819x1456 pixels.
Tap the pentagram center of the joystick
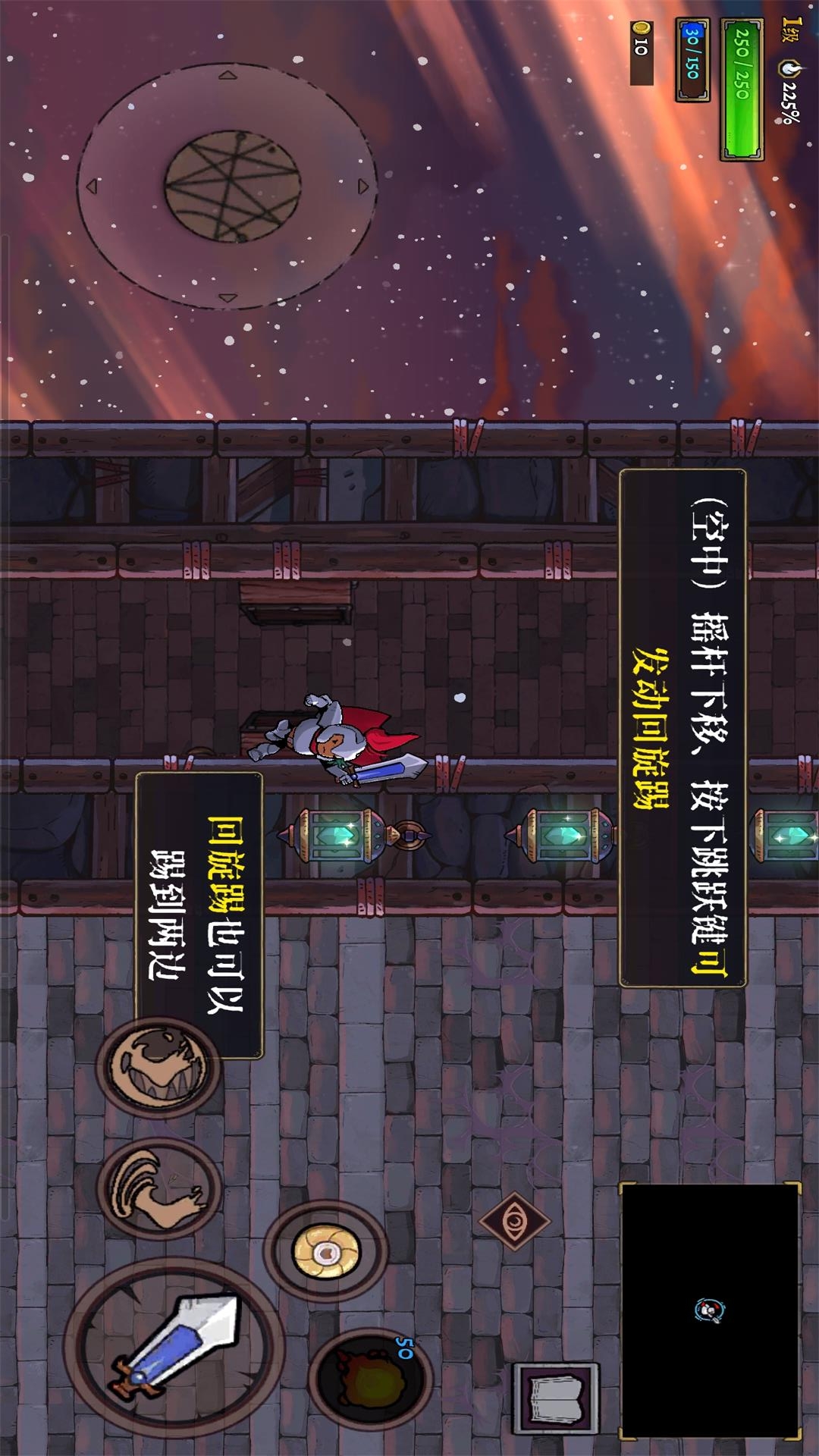[x=233, y=186]
